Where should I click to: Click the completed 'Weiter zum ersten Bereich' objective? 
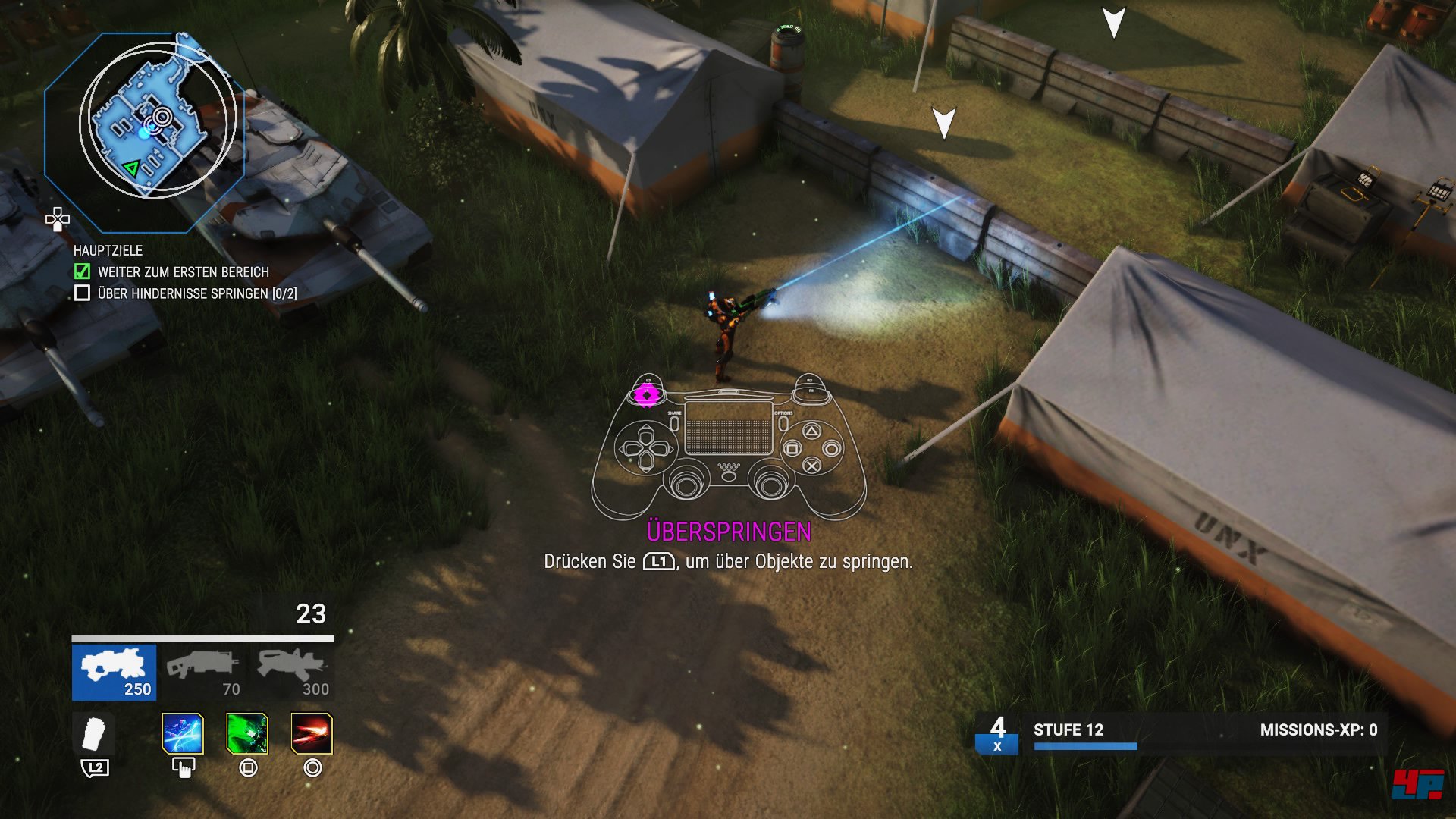click(183, 271)
